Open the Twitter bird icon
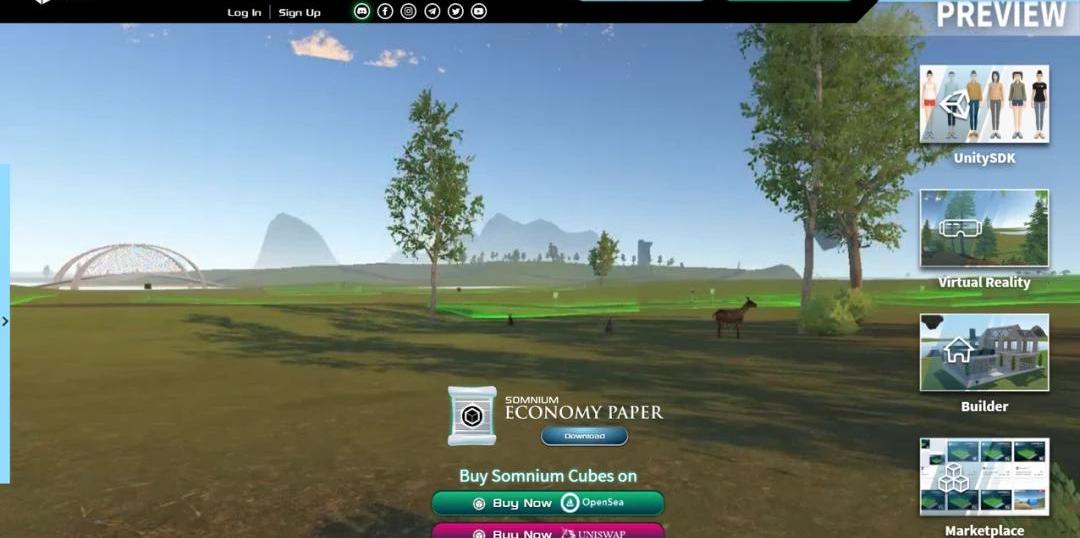 click(455, 11)
